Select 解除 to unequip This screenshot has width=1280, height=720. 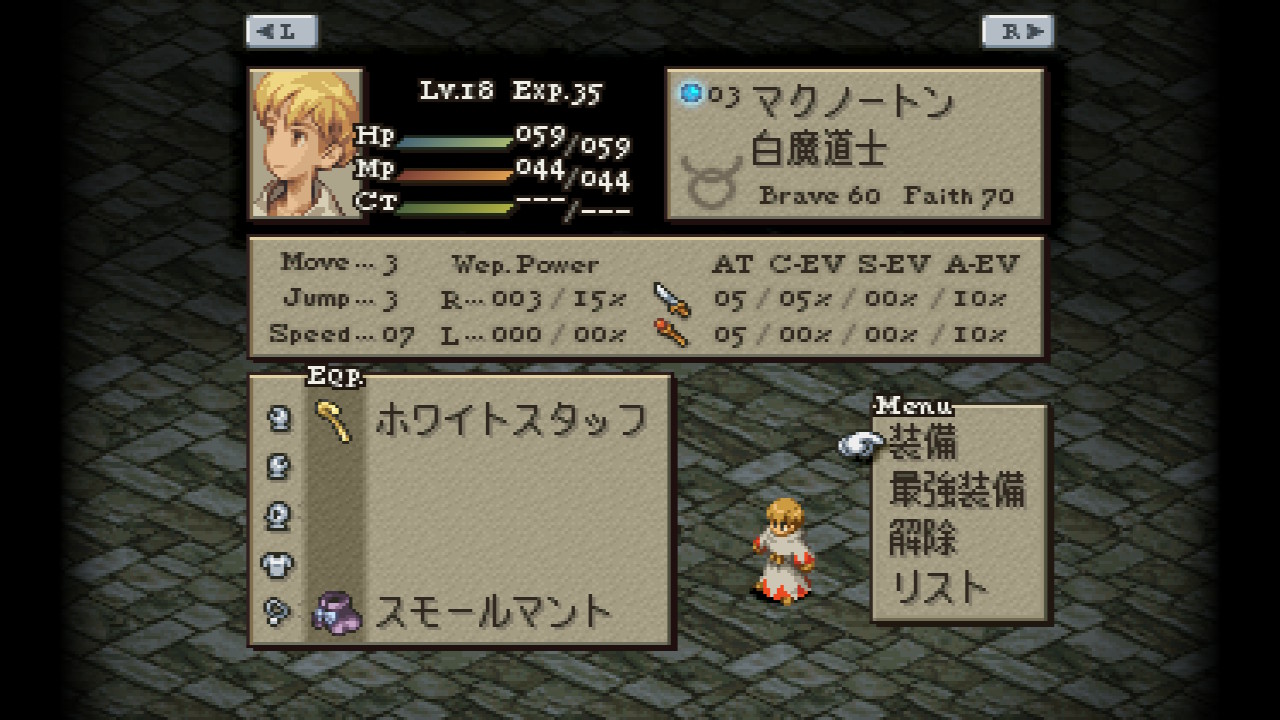click(x=922, y=538)
